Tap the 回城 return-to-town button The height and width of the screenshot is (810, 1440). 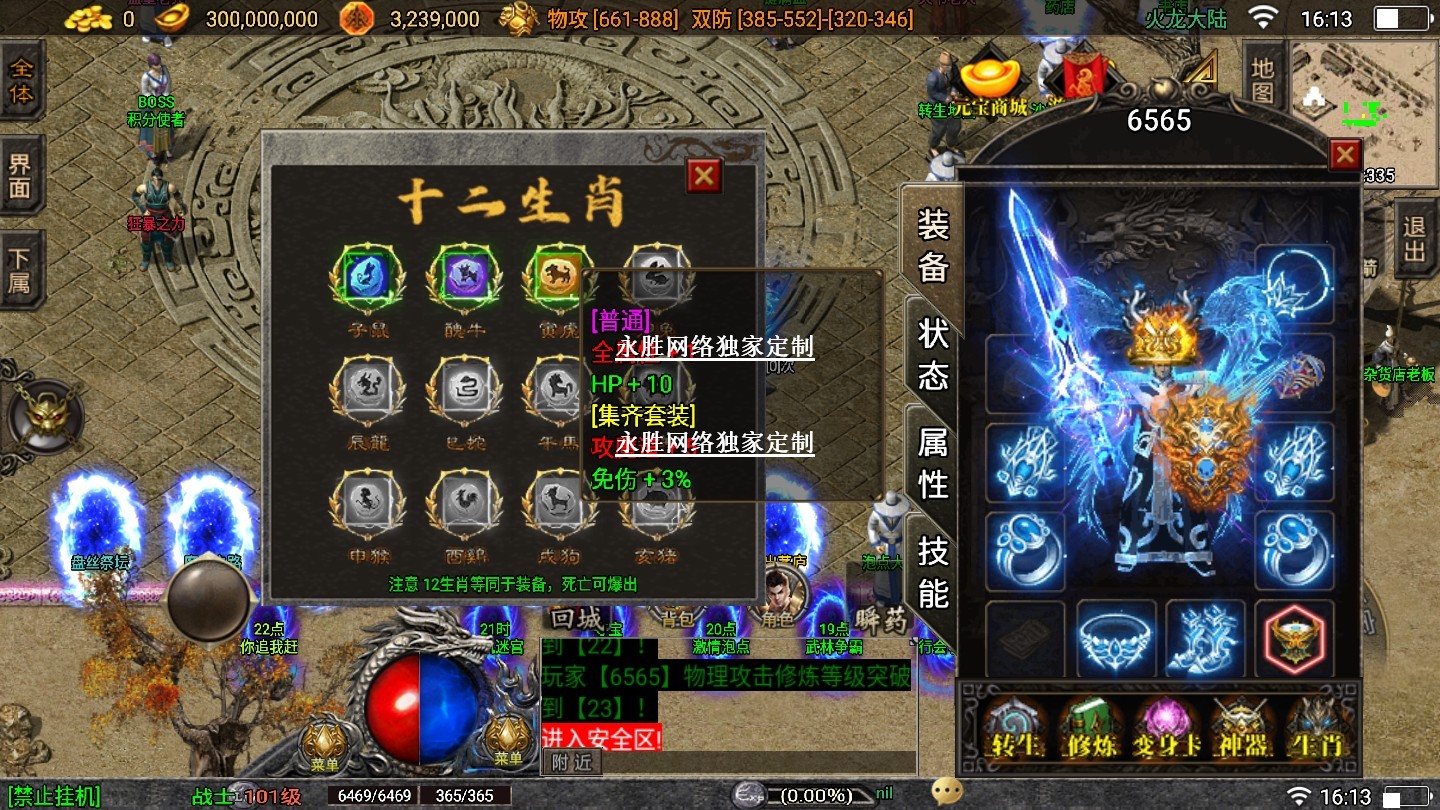(x=576, y=619)
